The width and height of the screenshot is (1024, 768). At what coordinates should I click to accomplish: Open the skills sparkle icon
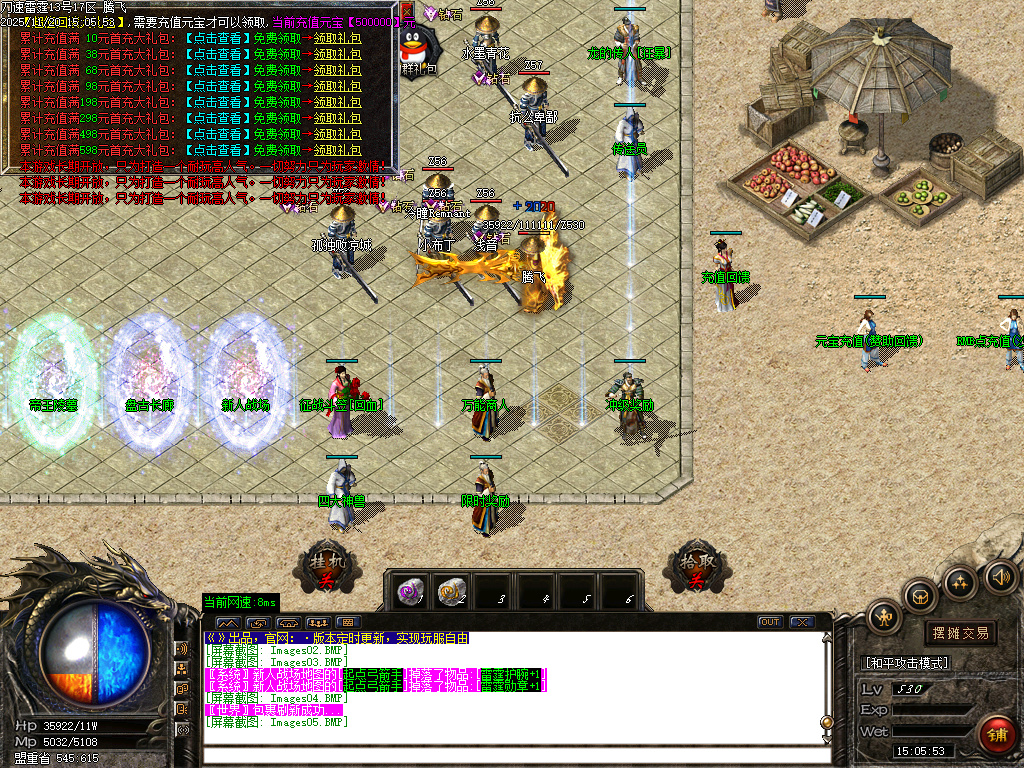click(961, 582)
